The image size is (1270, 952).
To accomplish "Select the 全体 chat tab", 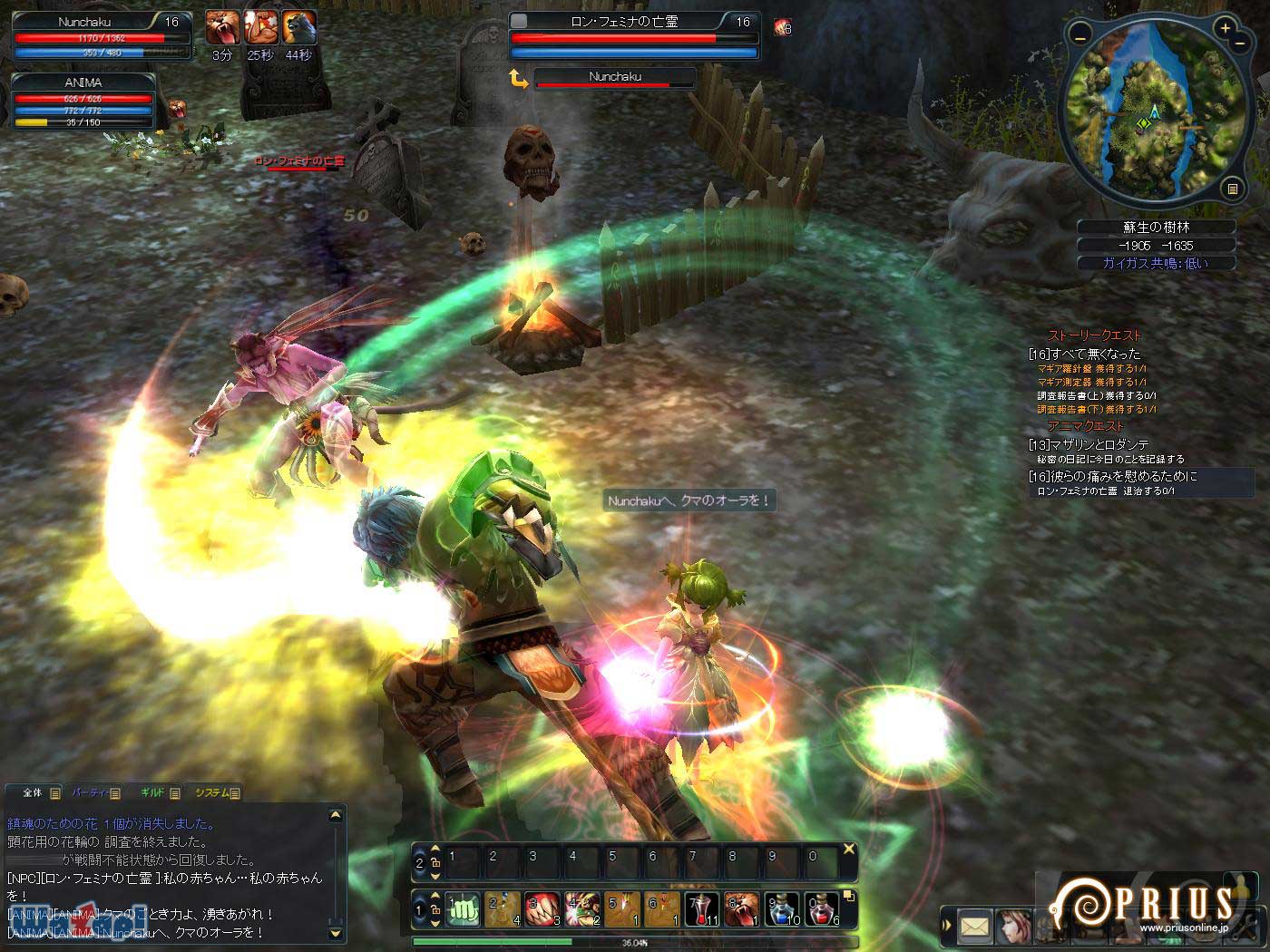I will pos(34,792).
